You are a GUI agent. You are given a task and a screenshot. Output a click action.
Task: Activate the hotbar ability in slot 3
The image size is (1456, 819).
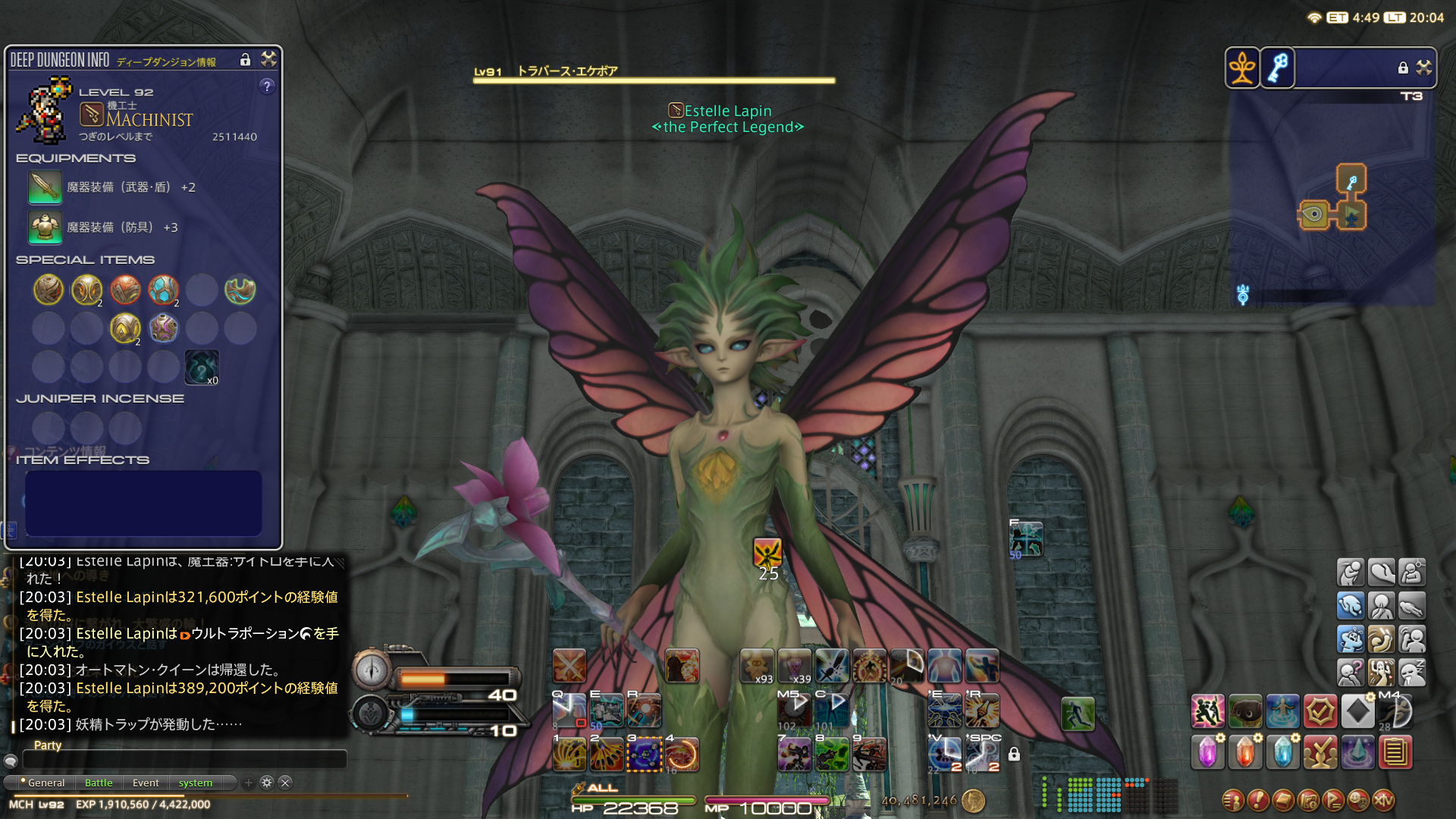coord(645,755)
